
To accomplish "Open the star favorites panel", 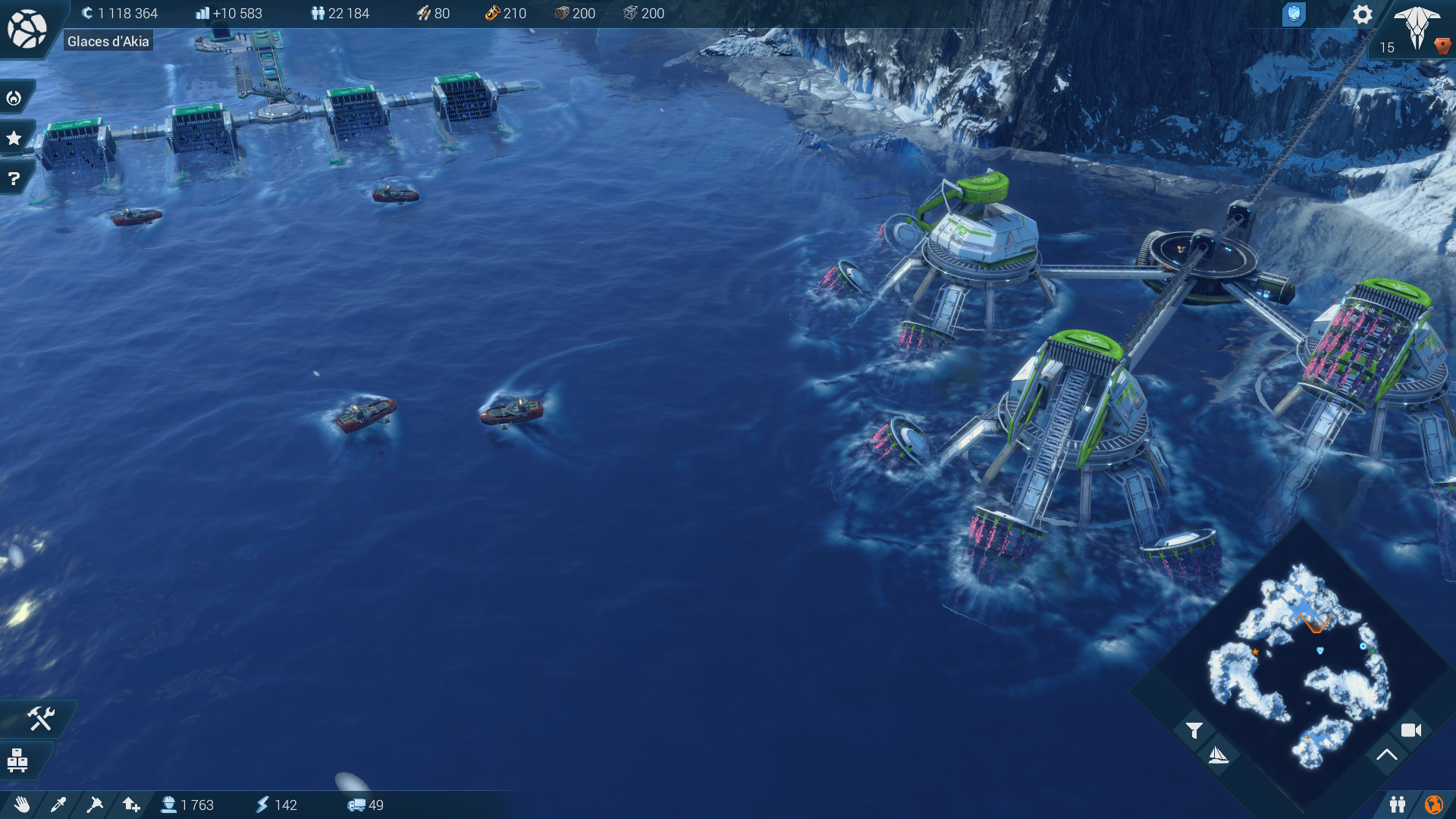I will pyautogui.click(x=14, y=138).
